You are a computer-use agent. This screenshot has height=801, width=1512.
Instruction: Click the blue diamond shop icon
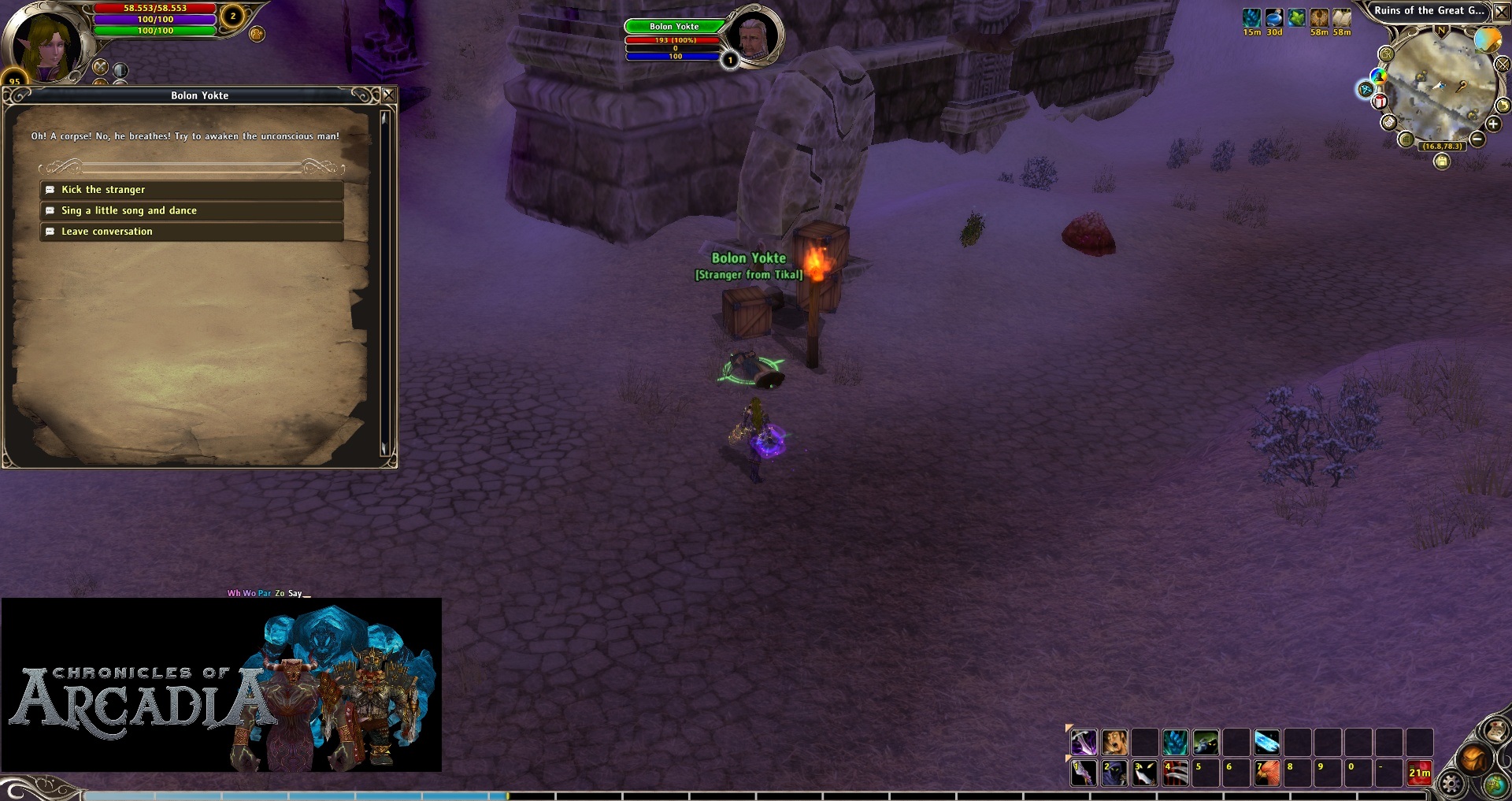click(x=1366, y=90)
